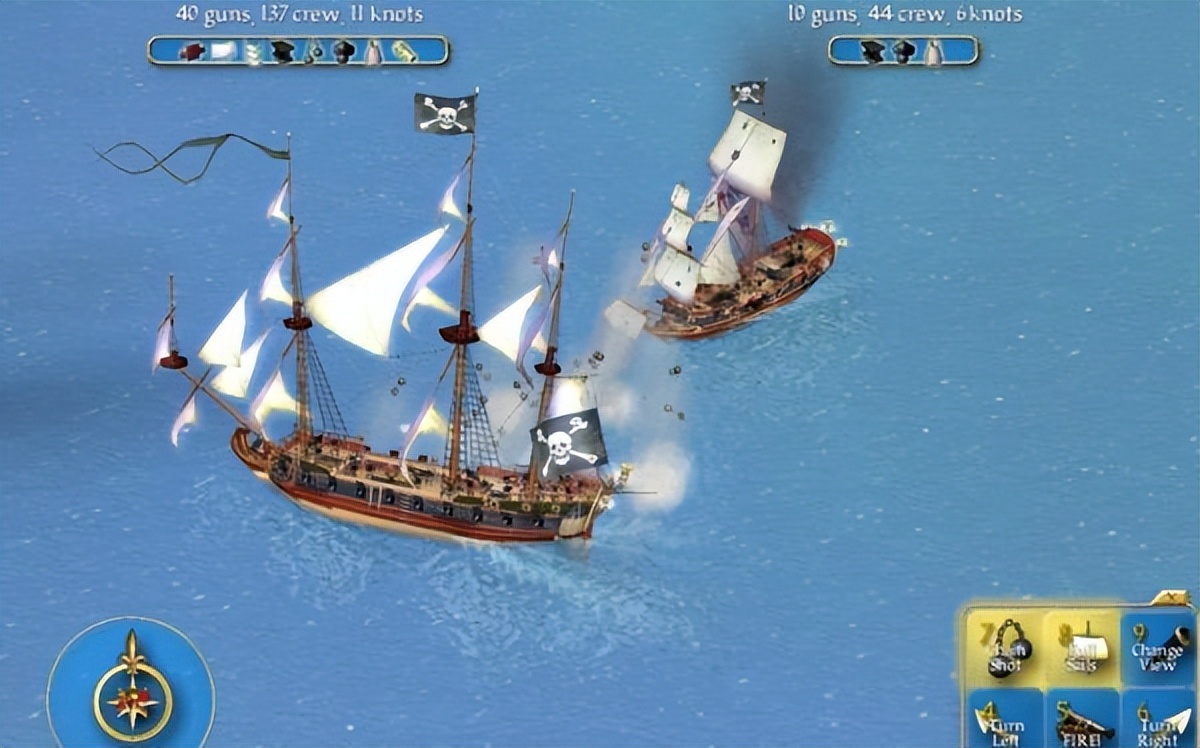Click the enemy ship upgrades bar
The height and width of the screenshot is (748, 1200).
coord(903,51)
